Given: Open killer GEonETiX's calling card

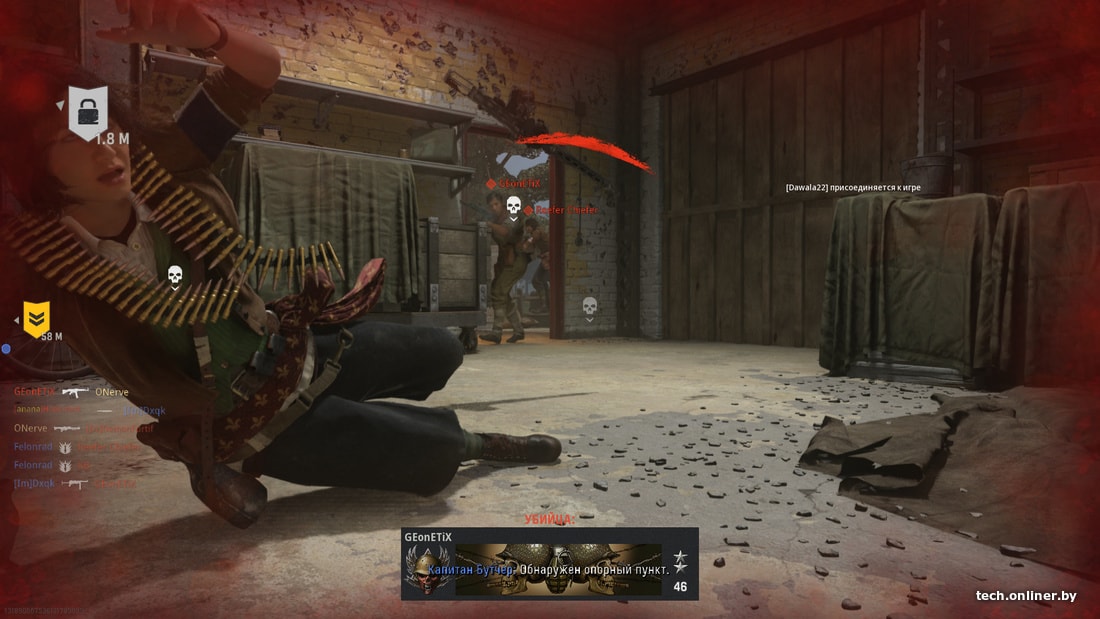Looking at the screenshot, I should [x=558, y=569].
